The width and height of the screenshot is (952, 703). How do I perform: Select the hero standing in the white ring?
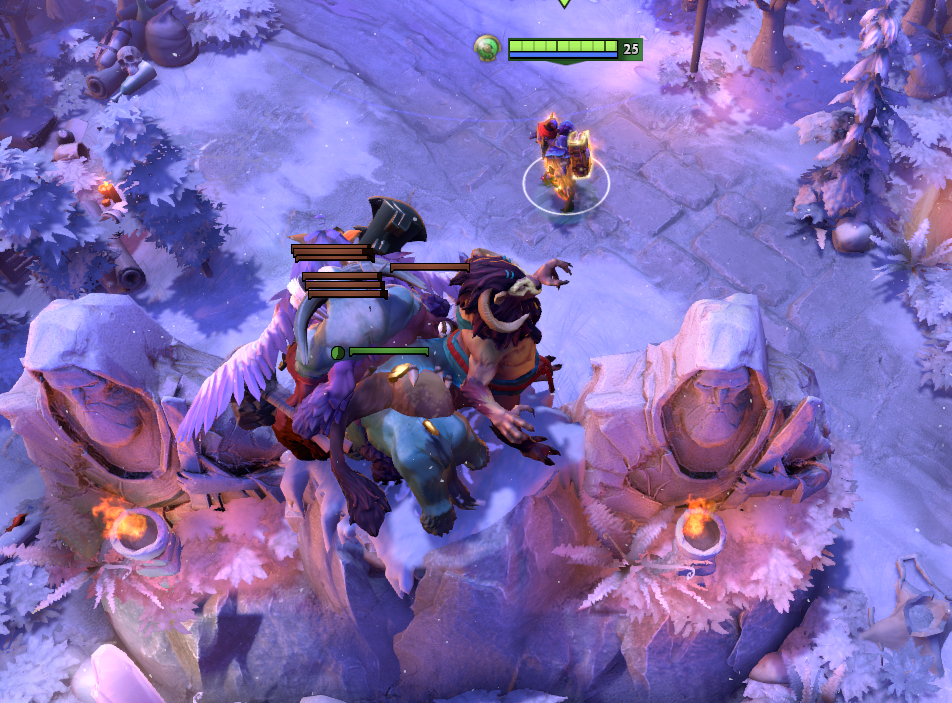(563, 162)
